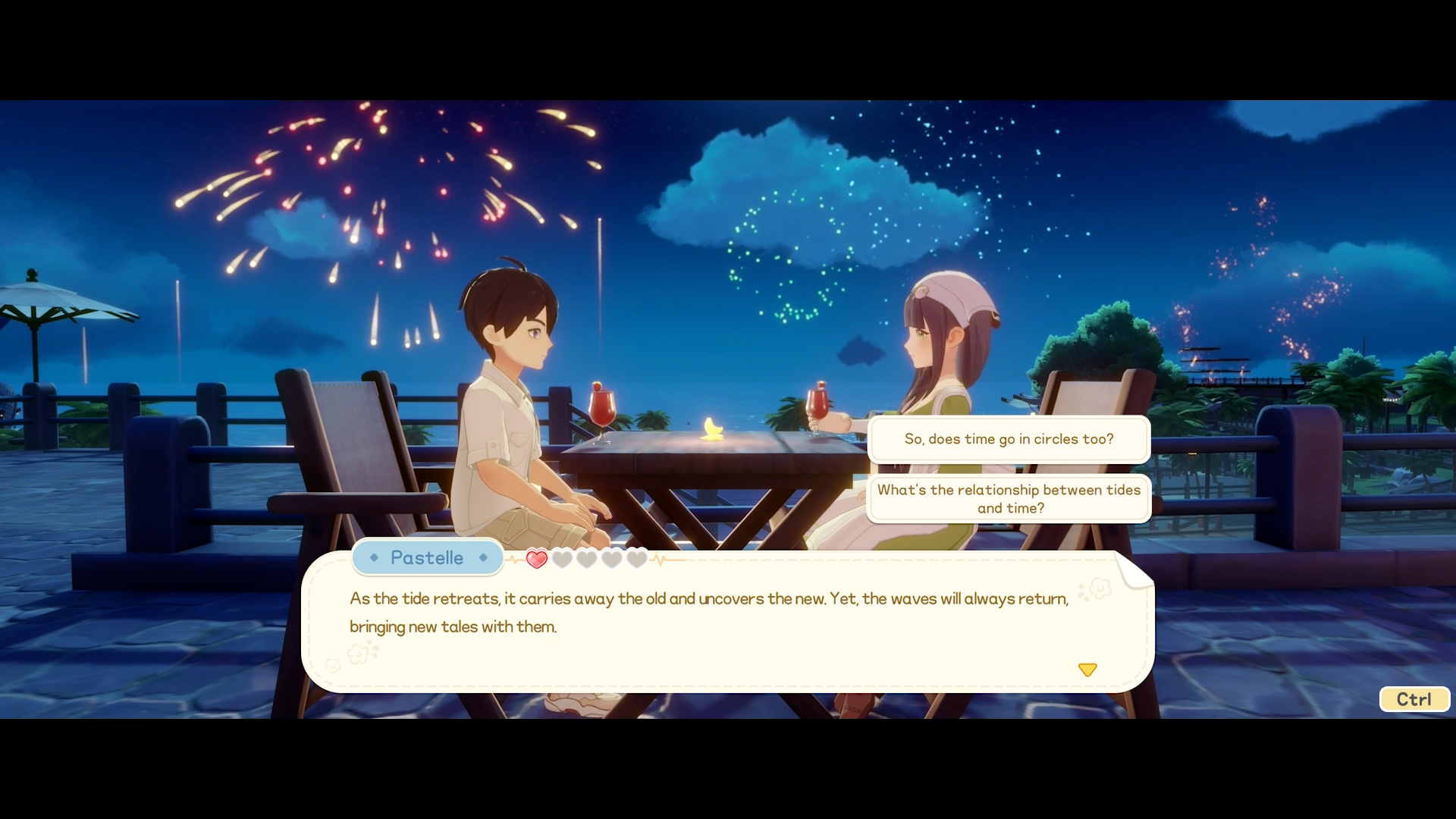This screenshot has height=819, width=1456.
Task: Click the left diamond beside Pastelle's name
Action: pyautogui.click(x=374, y=557)
